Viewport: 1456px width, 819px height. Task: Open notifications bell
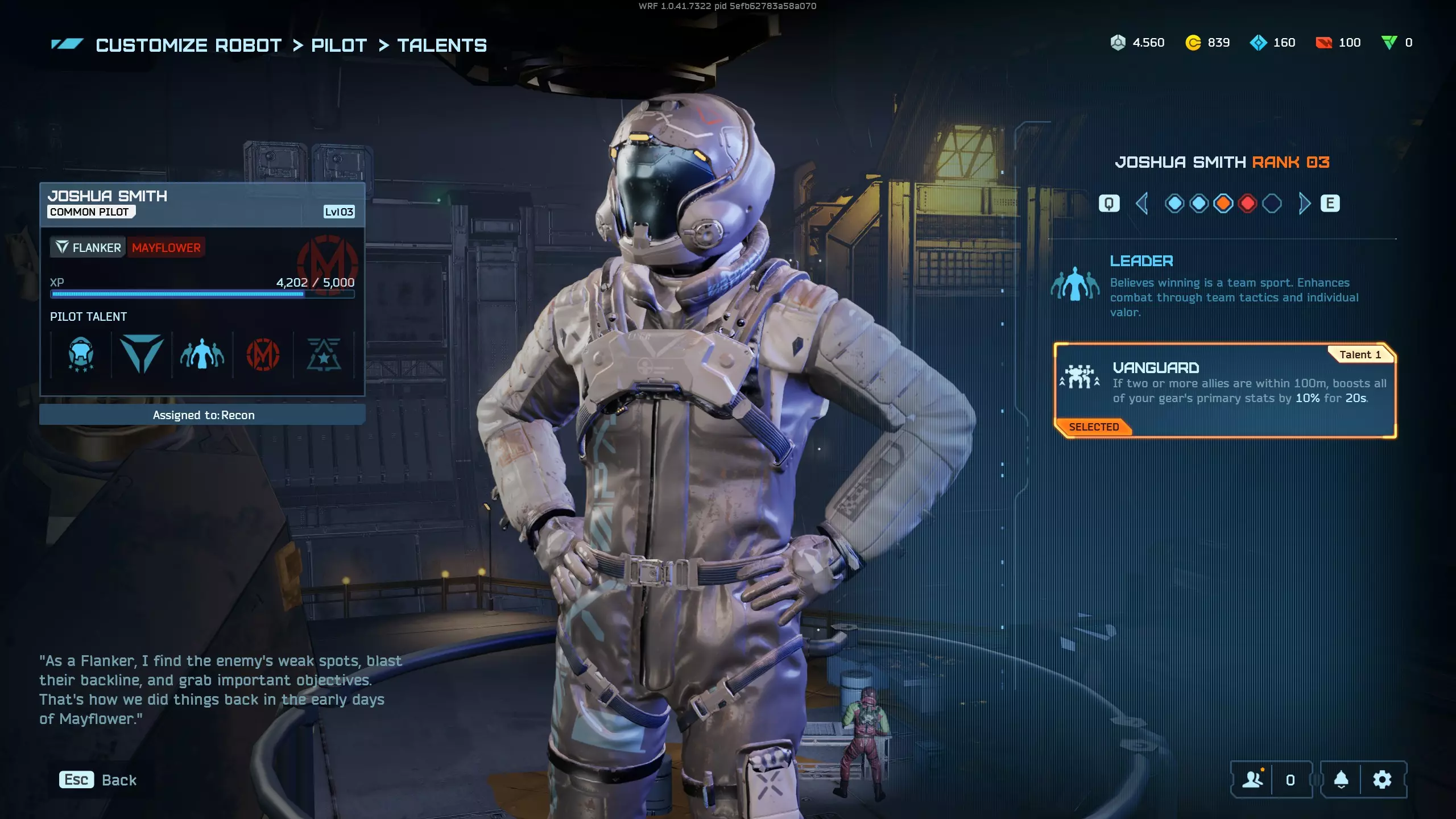[1341, 780]
